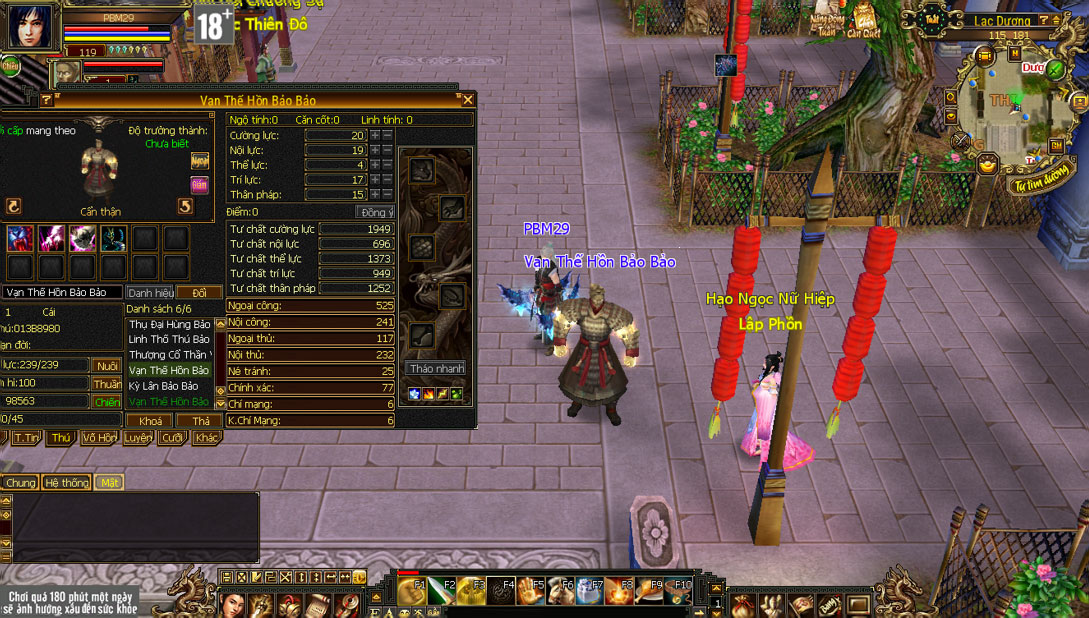The width and height of the screenshot is (1089, 618).
Task: Activate the F1 hotbar skill
Action: (x=412, y=592)
